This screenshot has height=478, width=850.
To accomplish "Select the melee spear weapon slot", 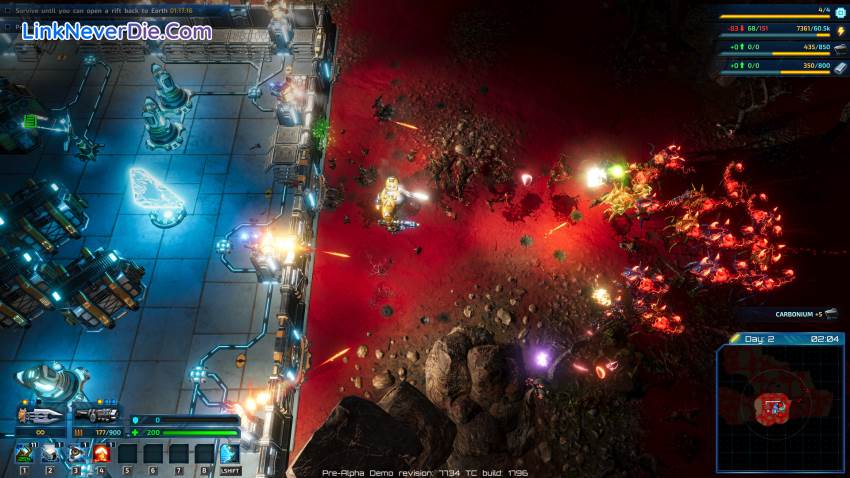I will (x=40, y=414).
